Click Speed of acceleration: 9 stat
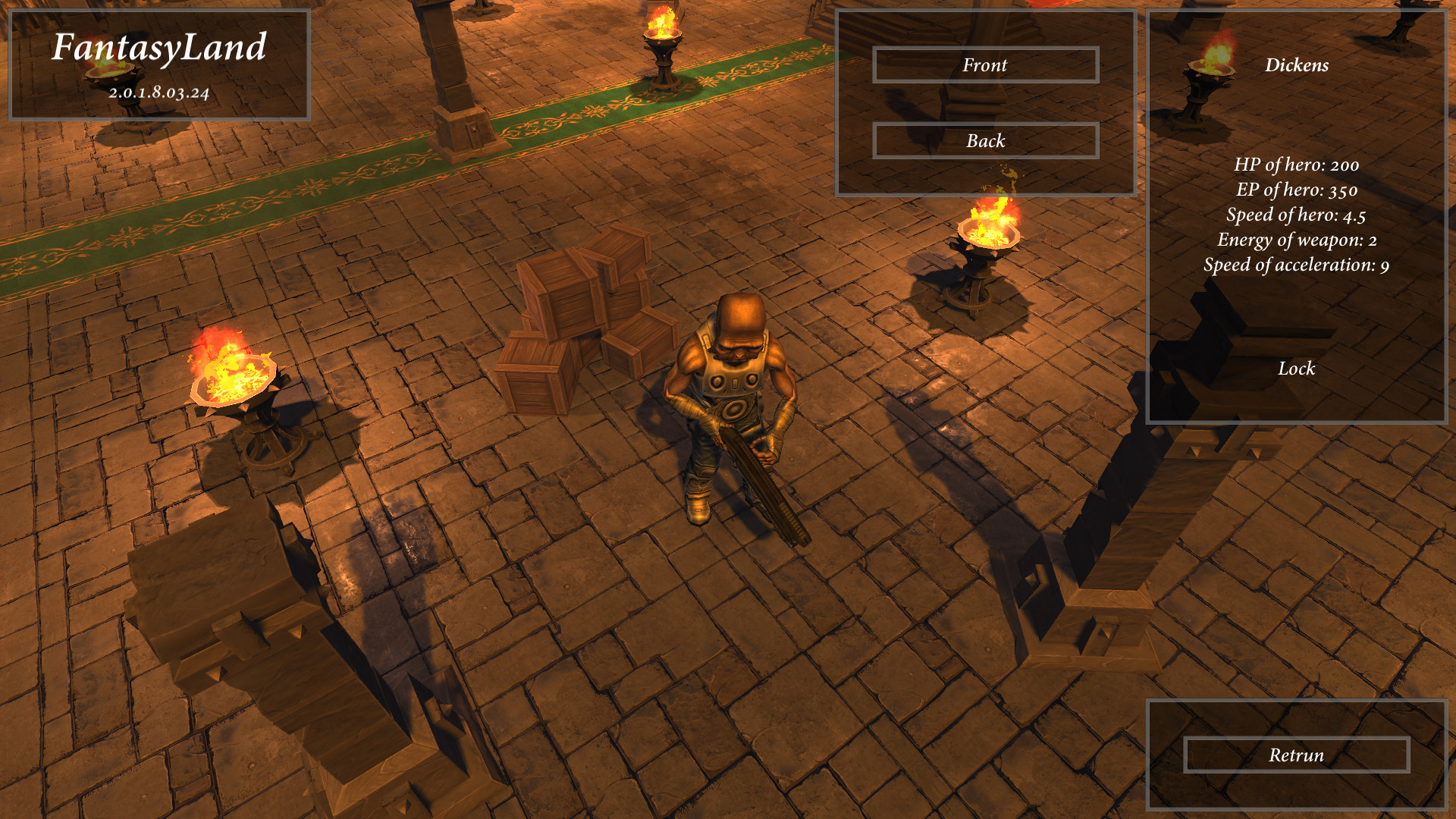 click(x=1297, y=266)
